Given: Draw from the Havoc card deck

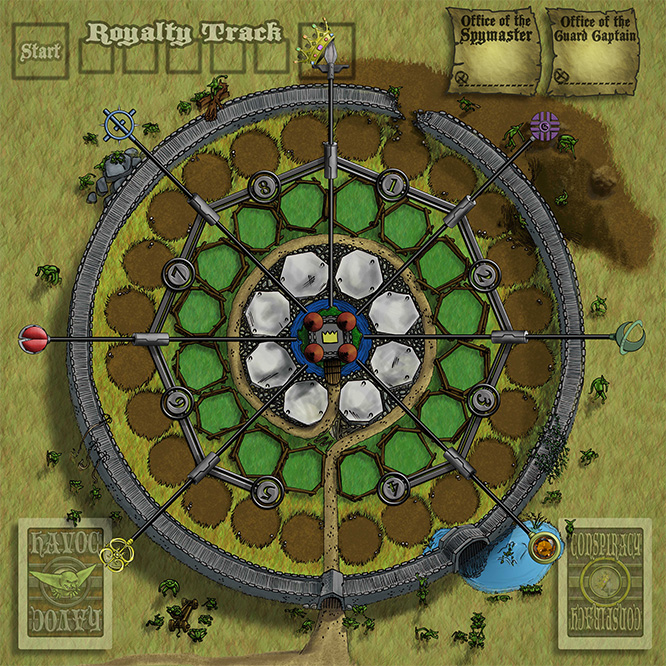Looking at the screenshot, I should pos(65,584).
